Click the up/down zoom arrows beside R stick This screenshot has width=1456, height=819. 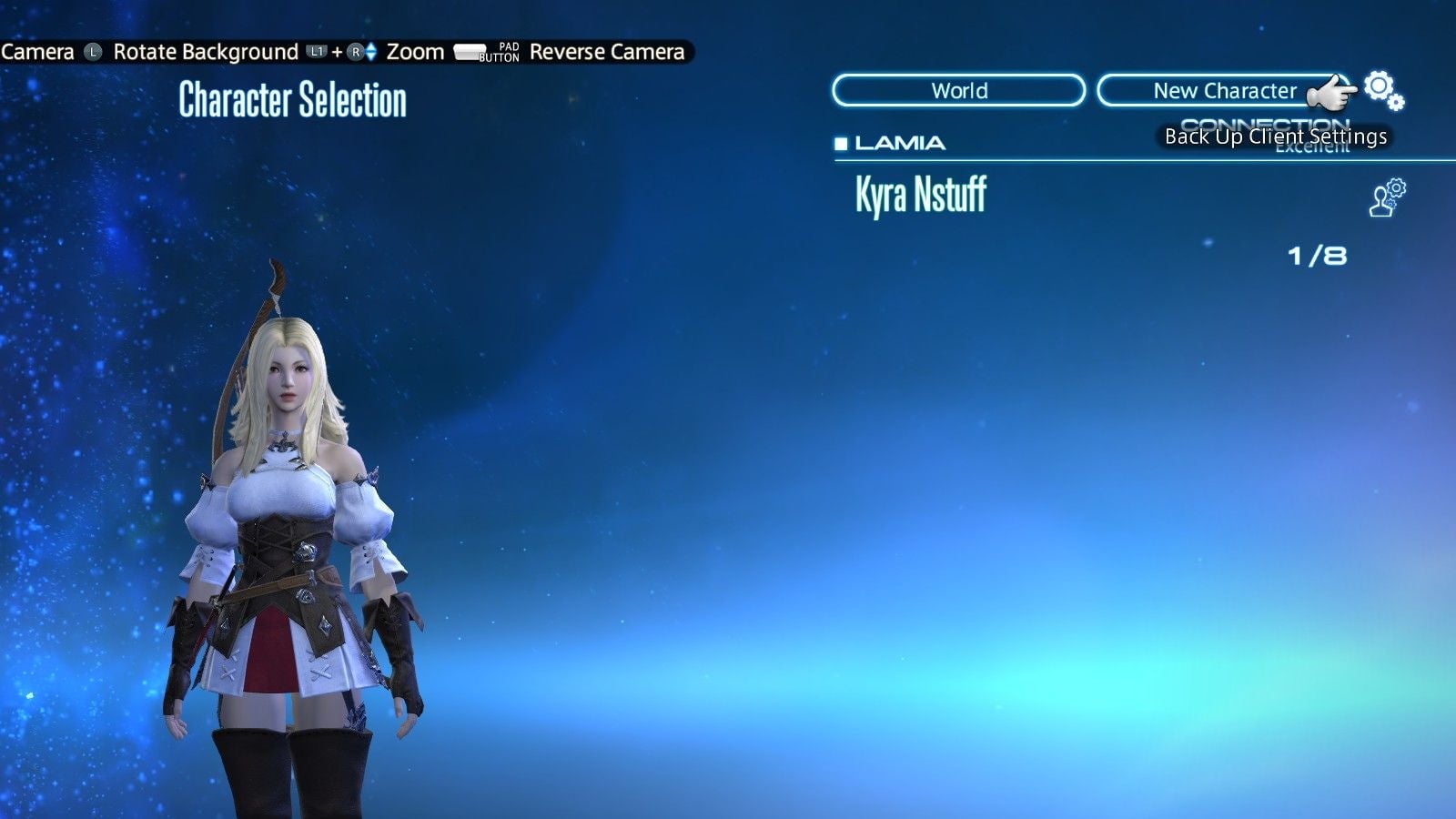coord(371,52)
